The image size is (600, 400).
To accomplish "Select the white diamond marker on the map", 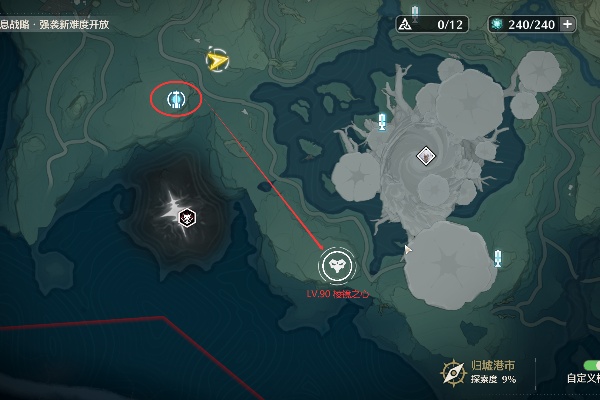I will [426, 154].
